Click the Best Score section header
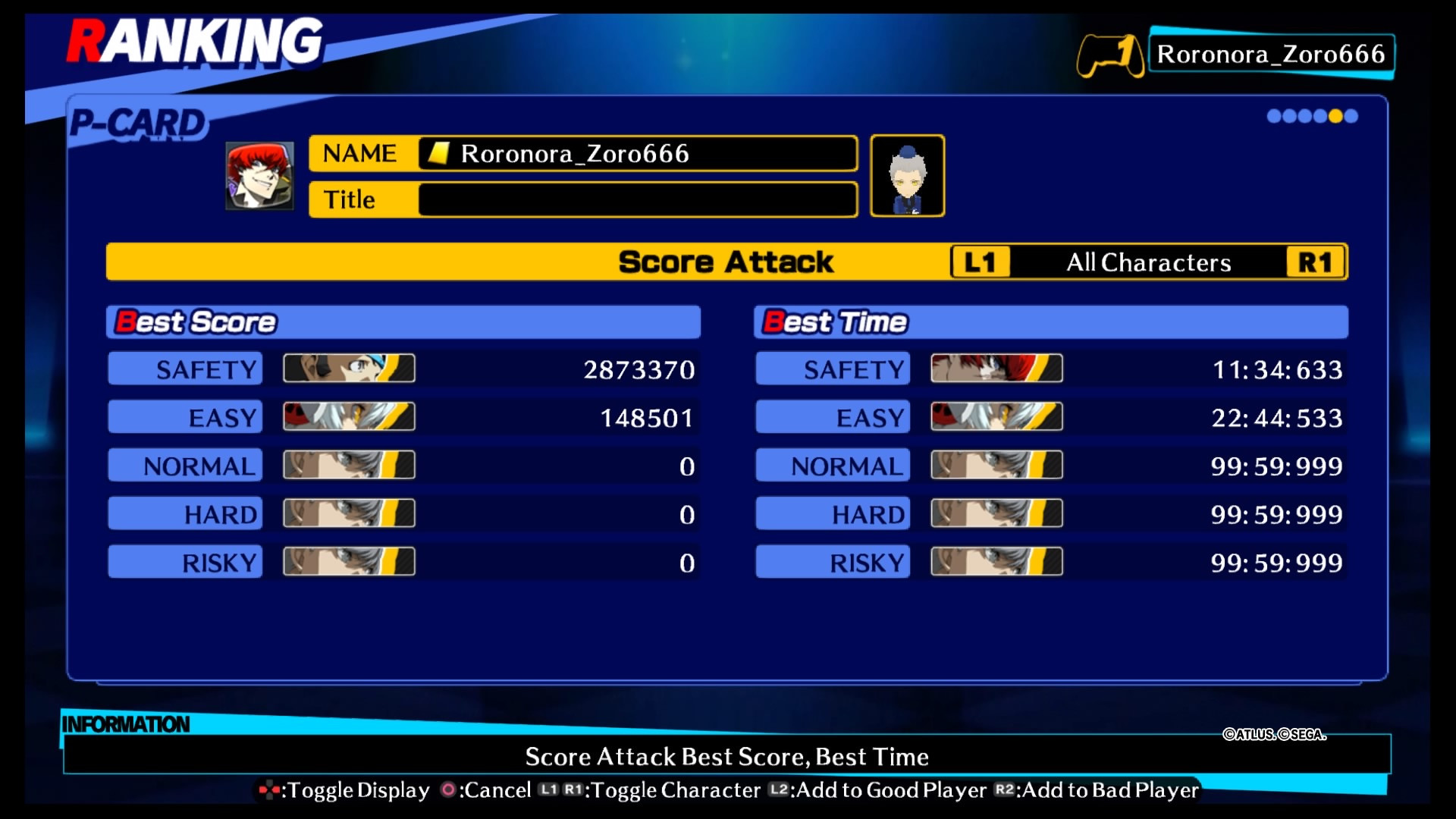Viewport: 1456px width, 819px height. point(403,322)
